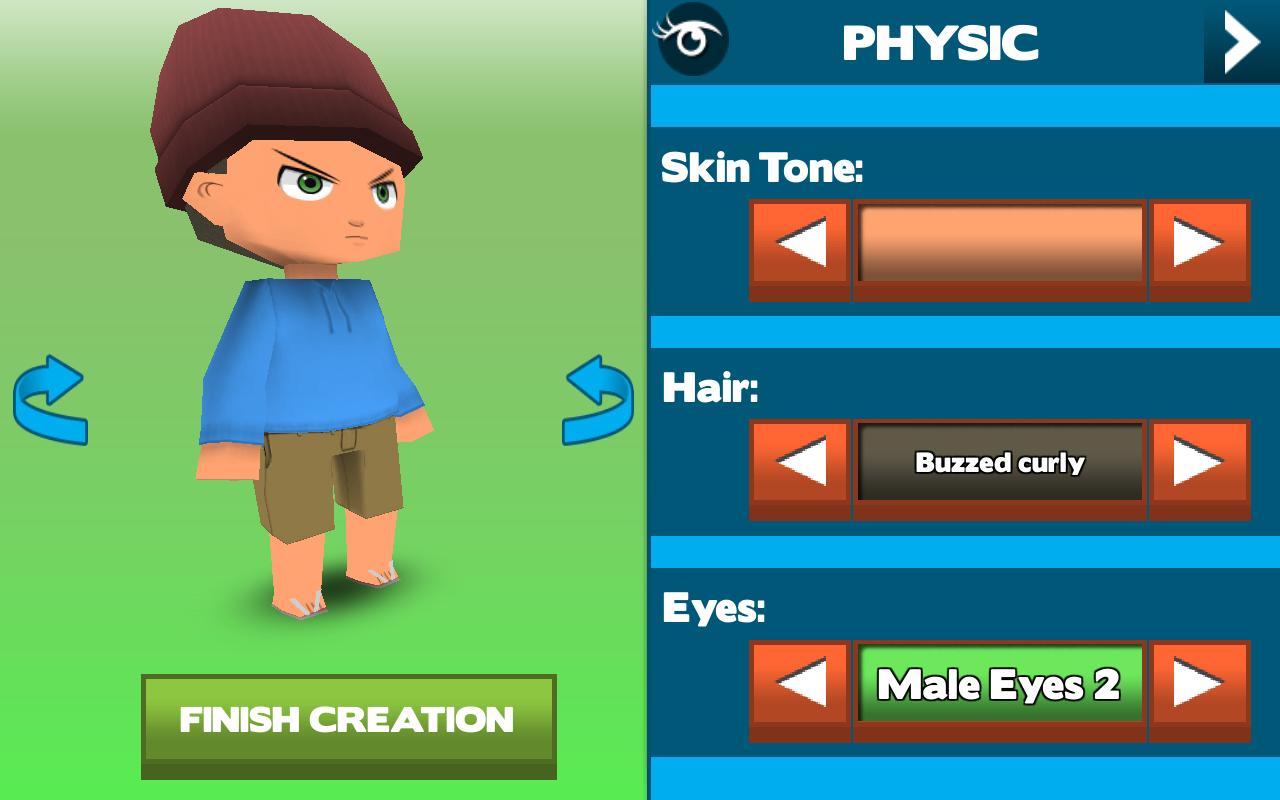Click the Finish Creation button

348,720
